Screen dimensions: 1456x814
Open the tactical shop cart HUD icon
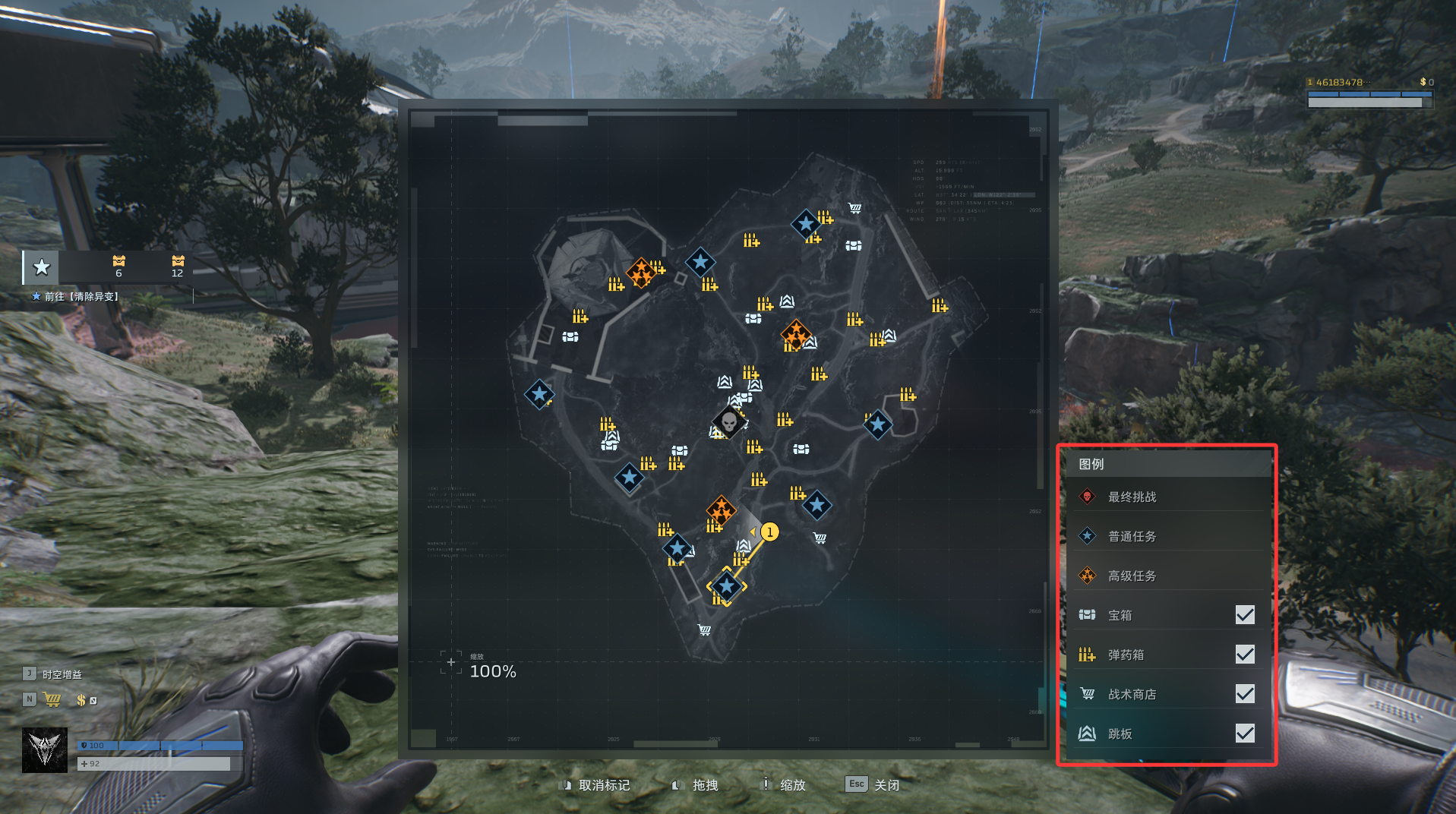pyautogui.click(x=52, y=699)
